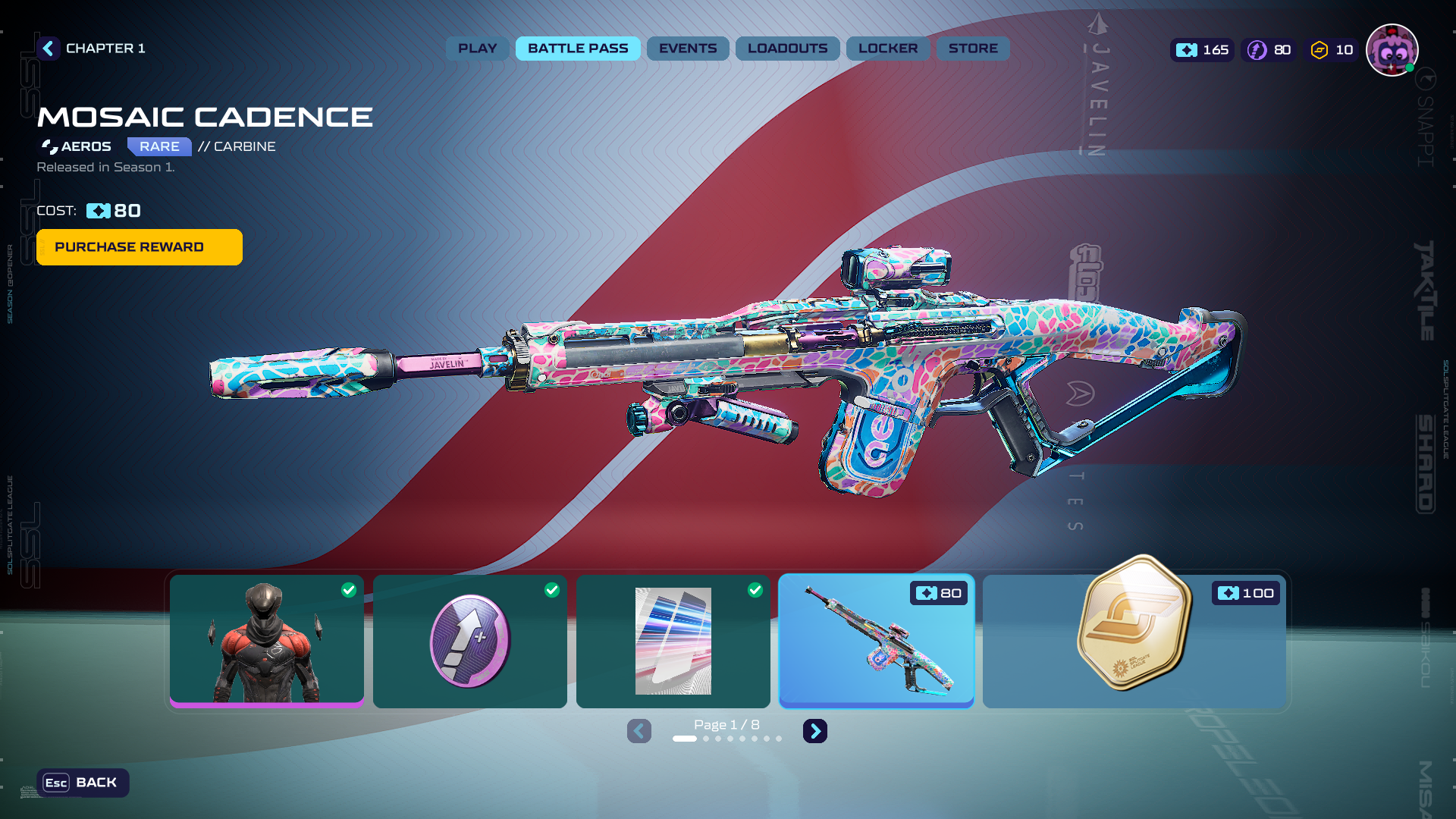Open the Store tab
This screenshot has width=1456, height=819.
(973, 49)
